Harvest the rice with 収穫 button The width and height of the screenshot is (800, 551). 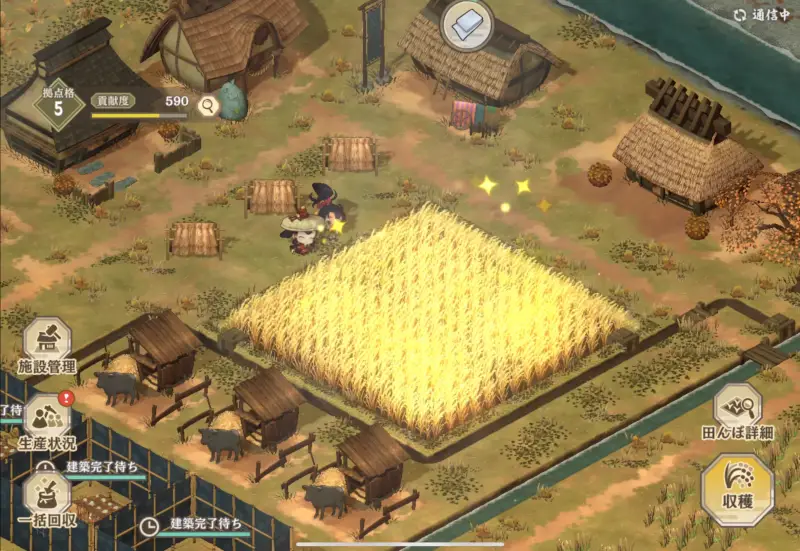coord(737,489)
